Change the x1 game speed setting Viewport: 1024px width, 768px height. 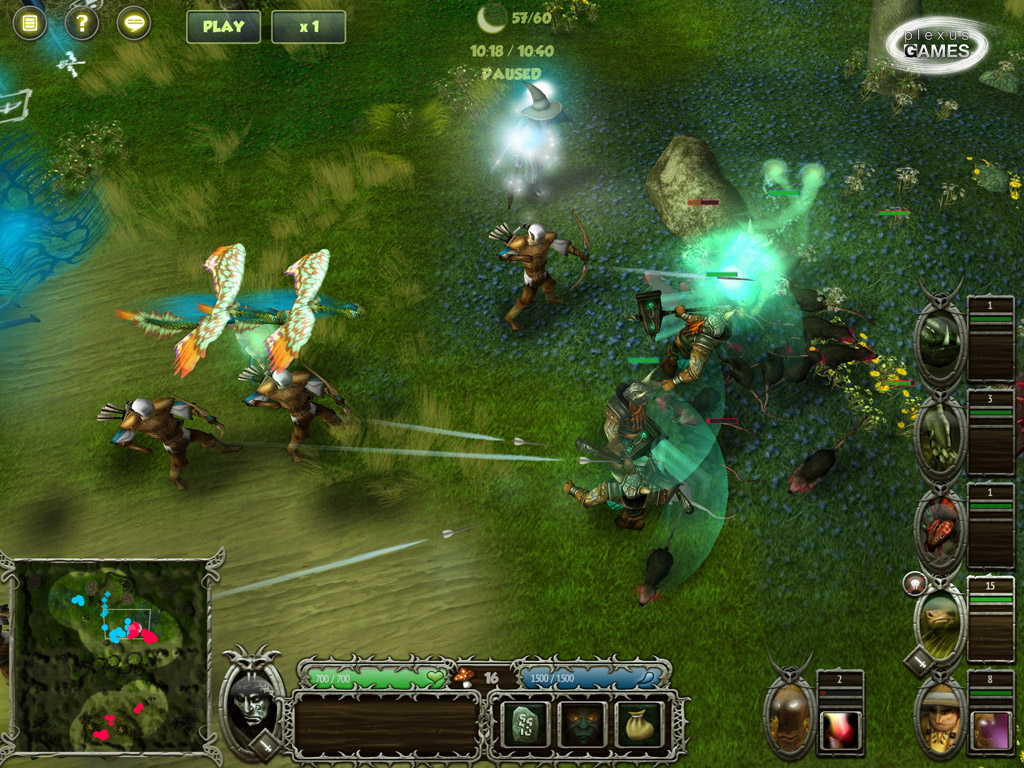click(308, 27)
